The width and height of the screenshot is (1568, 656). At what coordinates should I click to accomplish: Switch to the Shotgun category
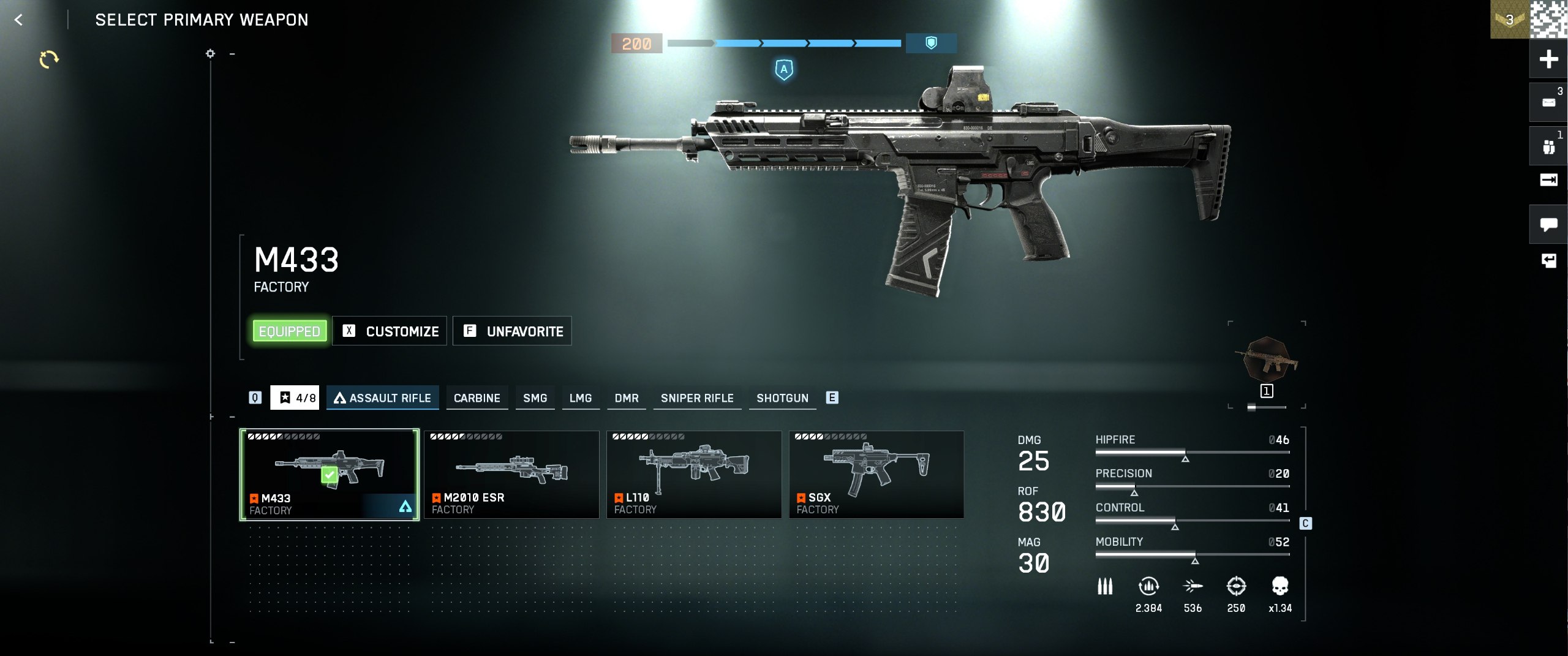(782, 398)
